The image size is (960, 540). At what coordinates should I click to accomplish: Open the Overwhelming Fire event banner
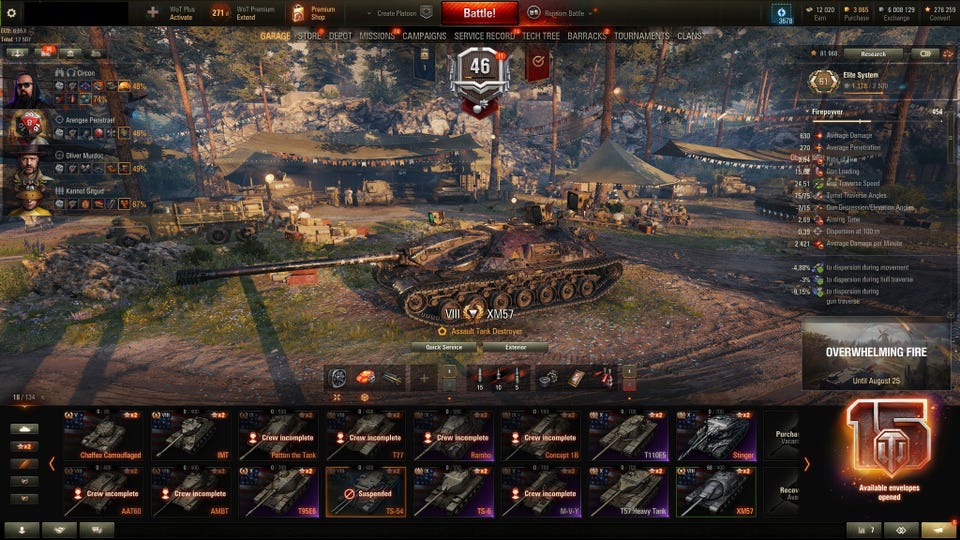875,354
